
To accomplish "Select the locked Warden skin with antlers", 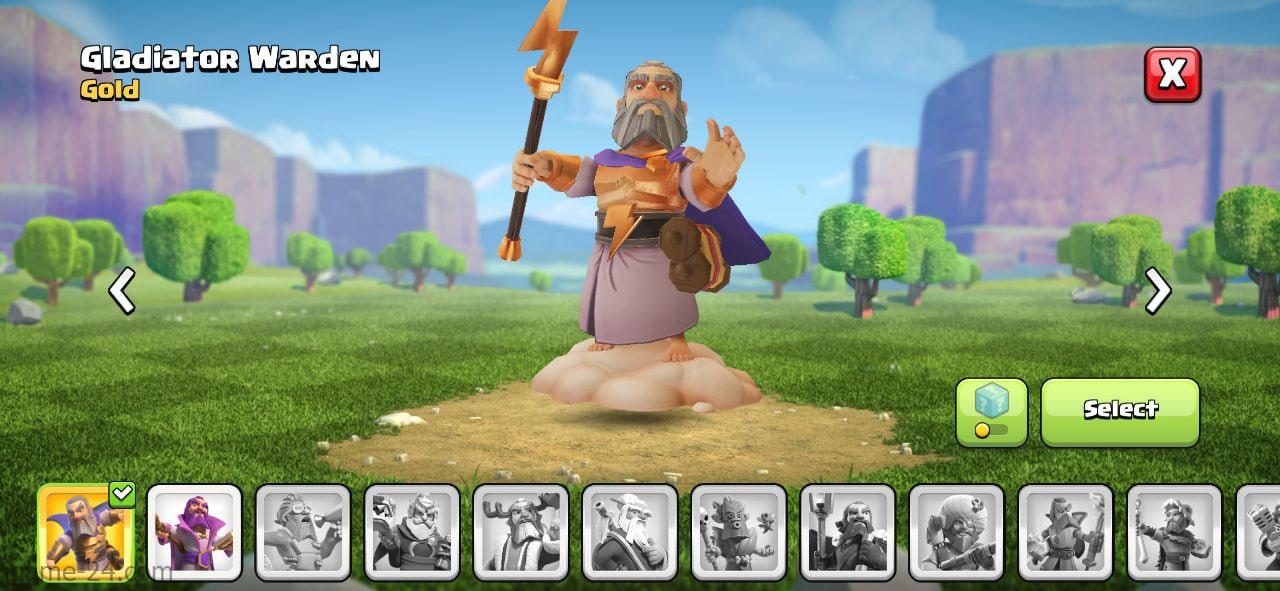I will click(521, 532).
